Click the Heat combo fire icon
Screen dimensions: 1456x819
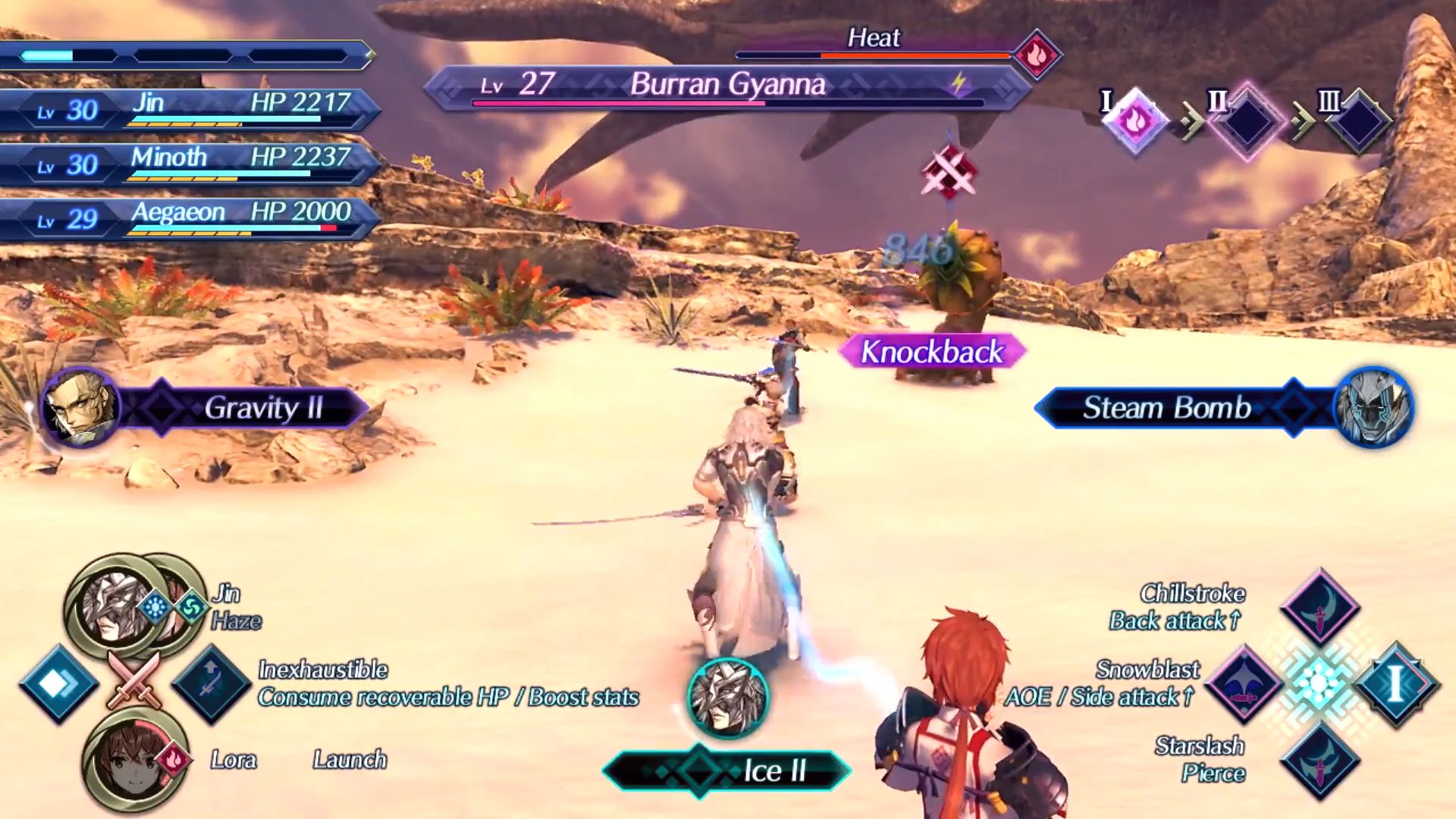tap(1037, 55)
